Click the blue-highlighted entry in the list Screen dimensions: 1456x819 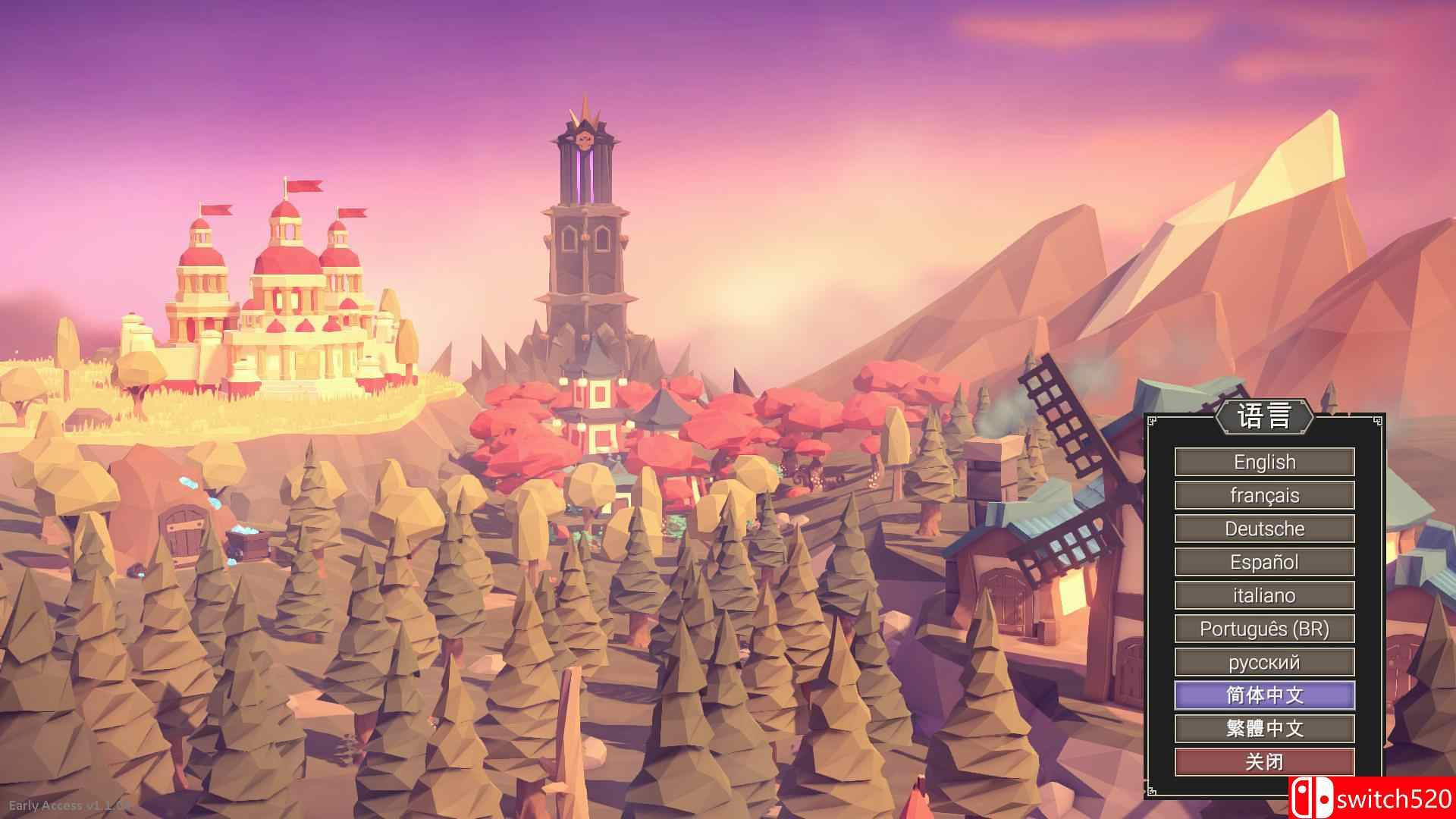pyautogui.click(x=1263, y=695)
